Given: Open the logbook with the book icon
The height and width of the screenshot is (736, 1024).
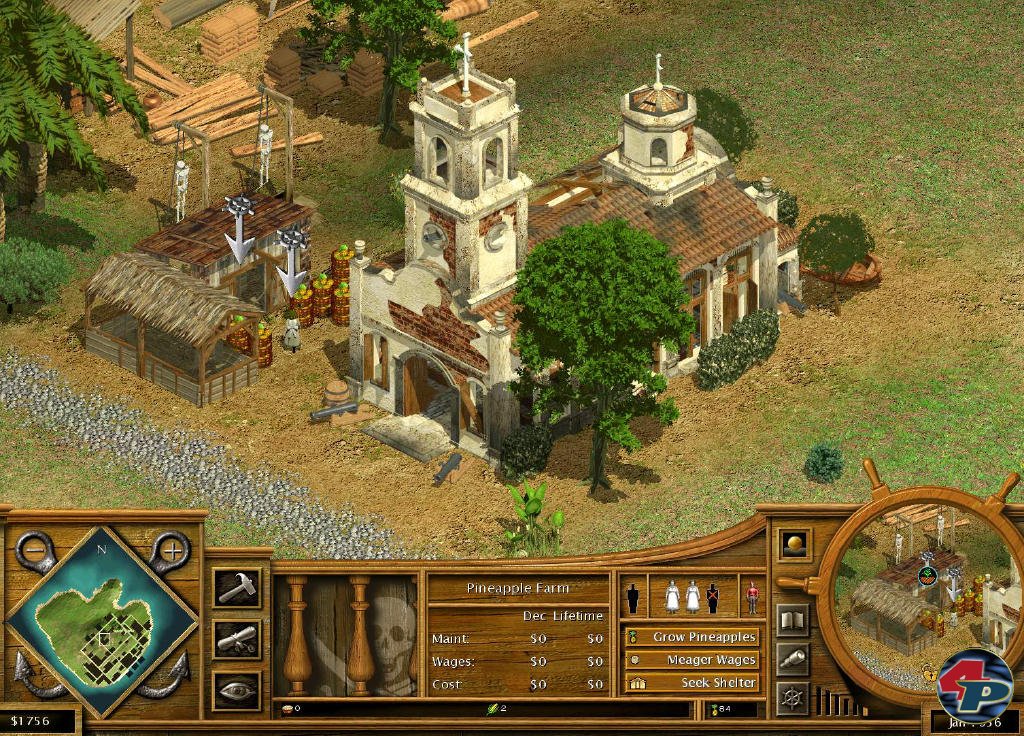Looking at the screenshot, I should [793, 619].
